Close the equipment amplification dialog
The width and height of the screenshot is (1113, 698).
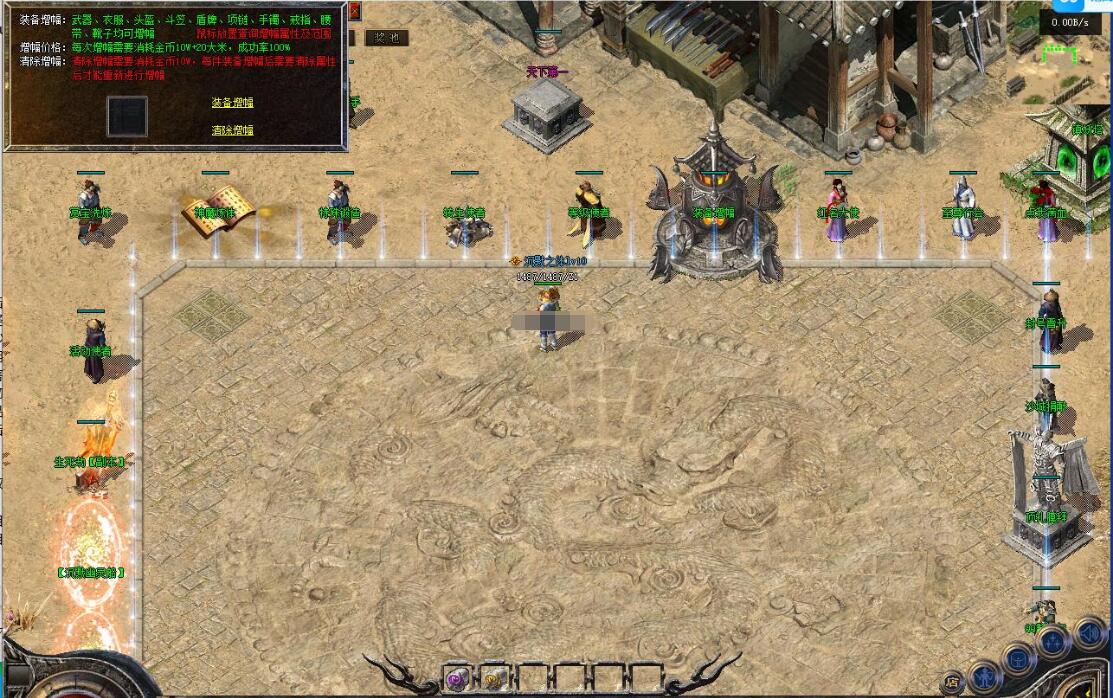354,12
